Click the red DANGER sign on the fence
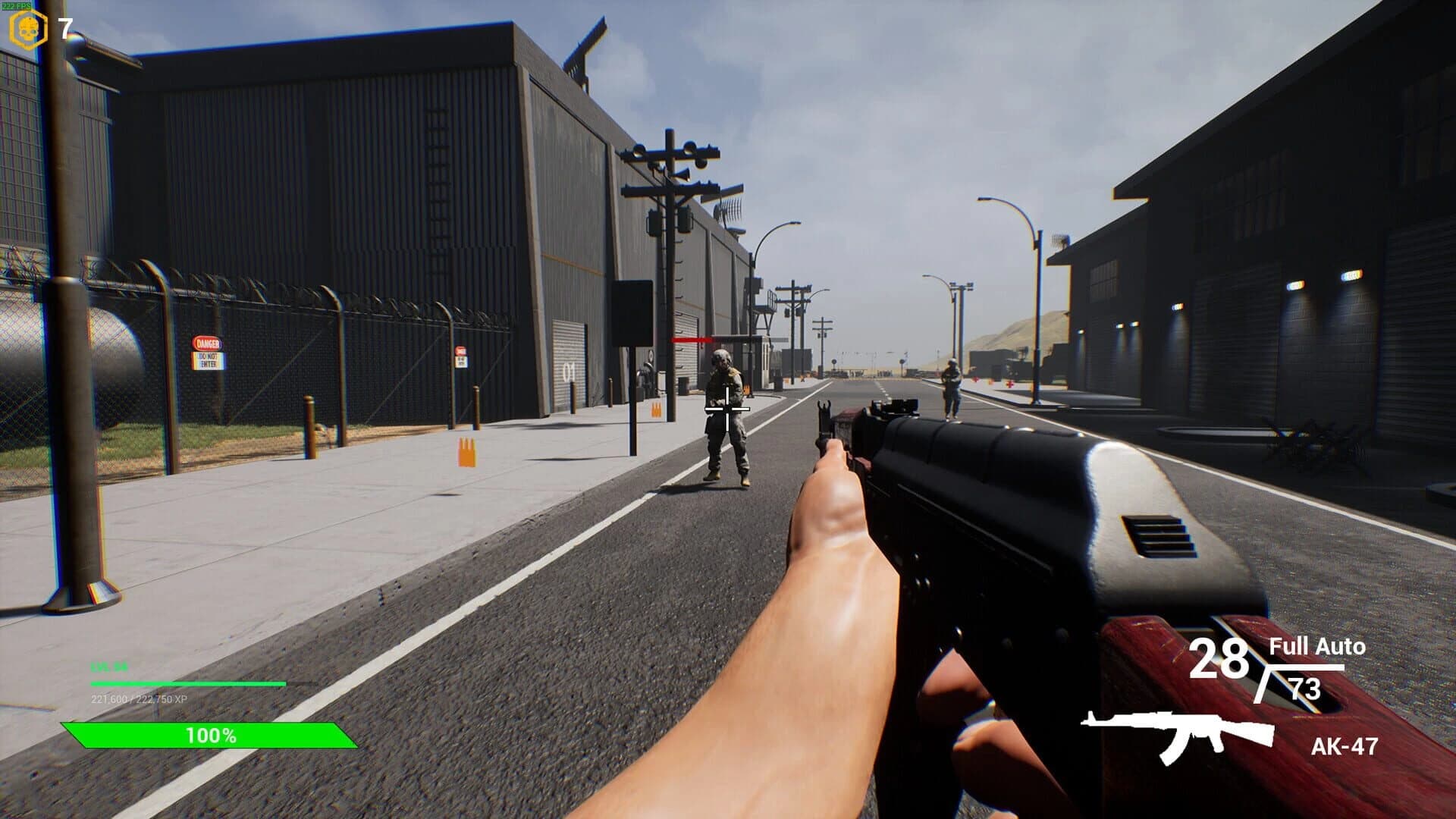Screen dimensions: 1456x819 [x=206, y=343]
